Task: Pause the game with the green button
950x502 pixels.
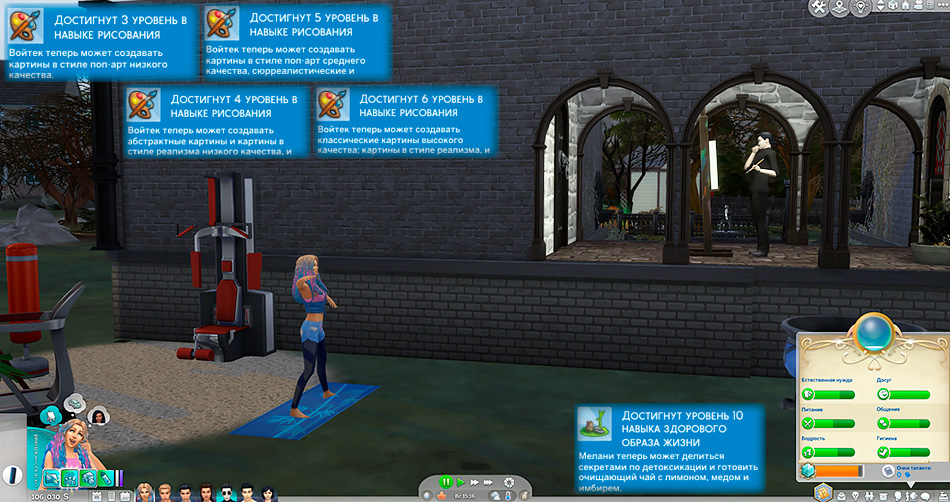Action: [446, 482]
